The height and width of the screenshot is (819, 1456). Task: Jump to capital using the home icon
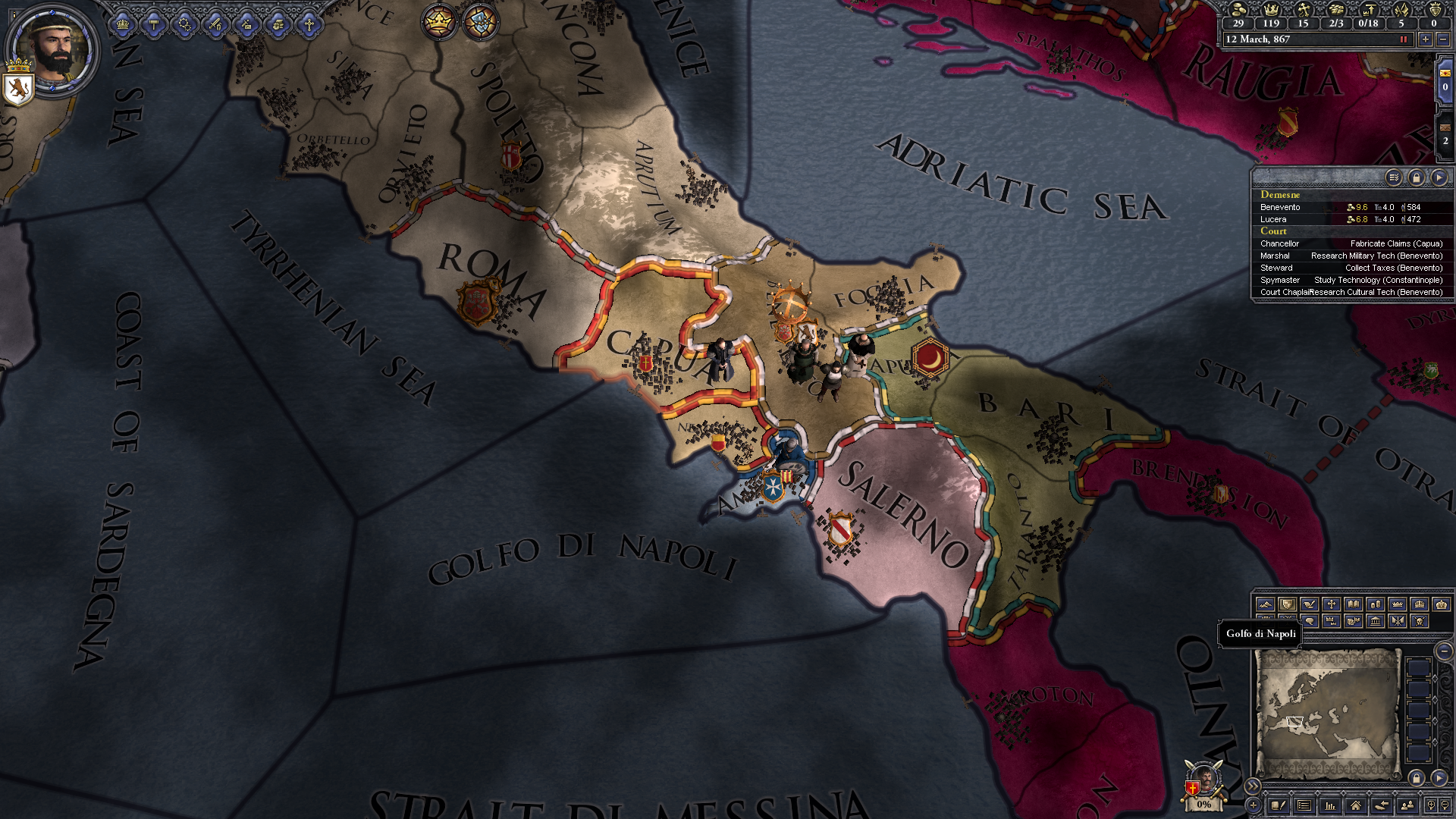[1357, 807]
